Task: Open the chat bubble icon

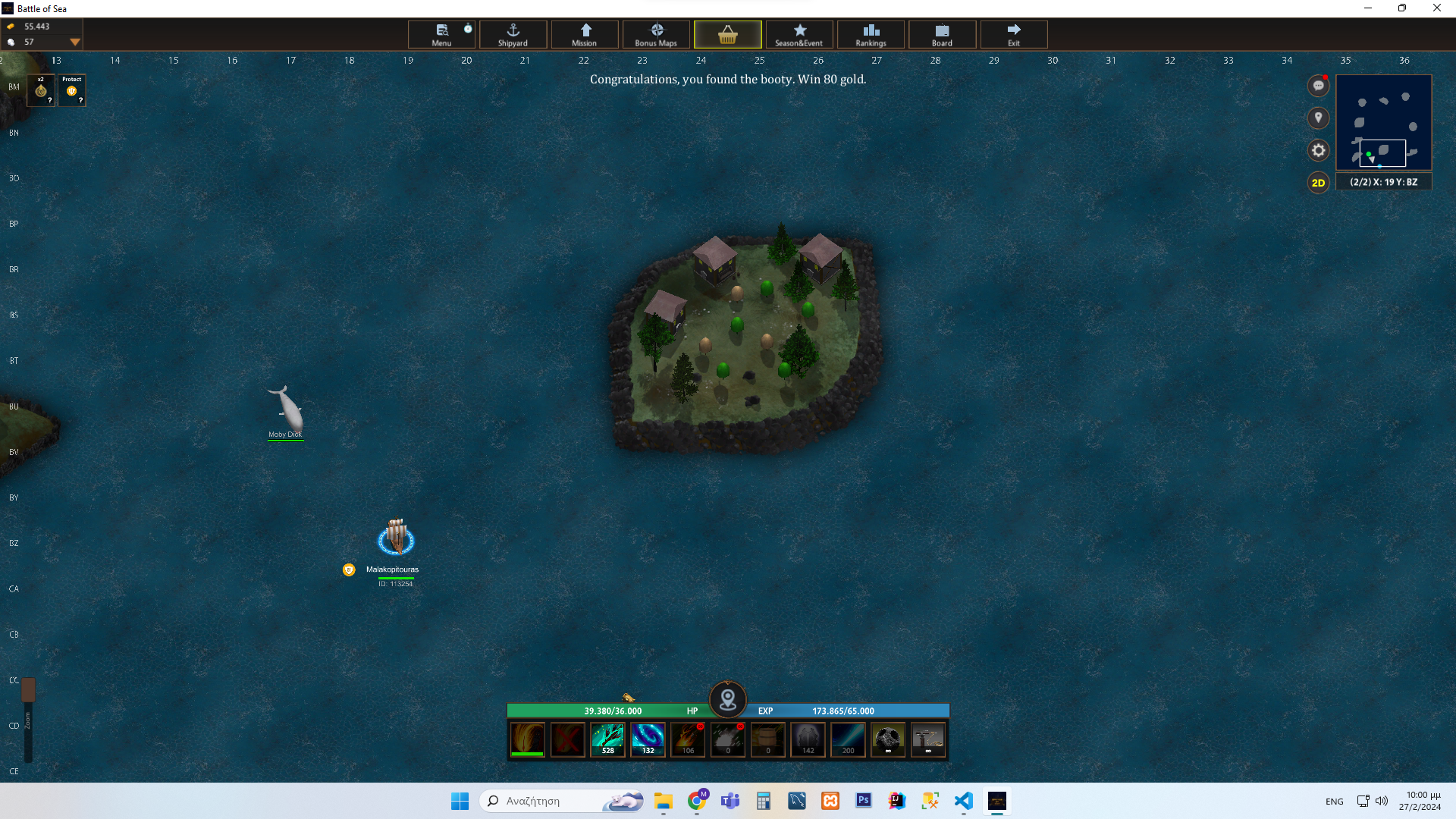Action: click(1319, 86)
